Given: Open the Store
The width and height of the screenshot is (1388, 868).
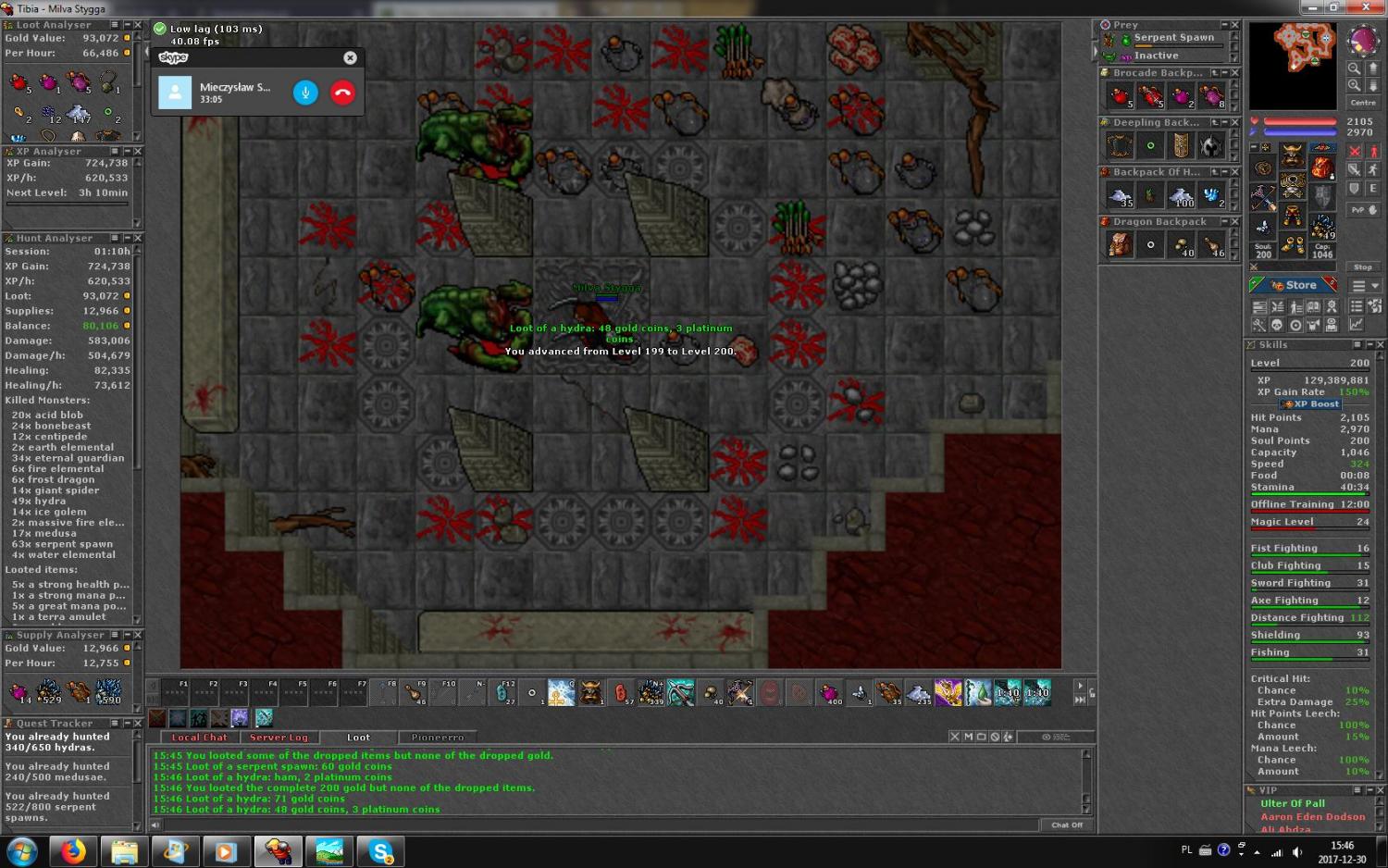Looking at the screenshot, I should 1294,285.
